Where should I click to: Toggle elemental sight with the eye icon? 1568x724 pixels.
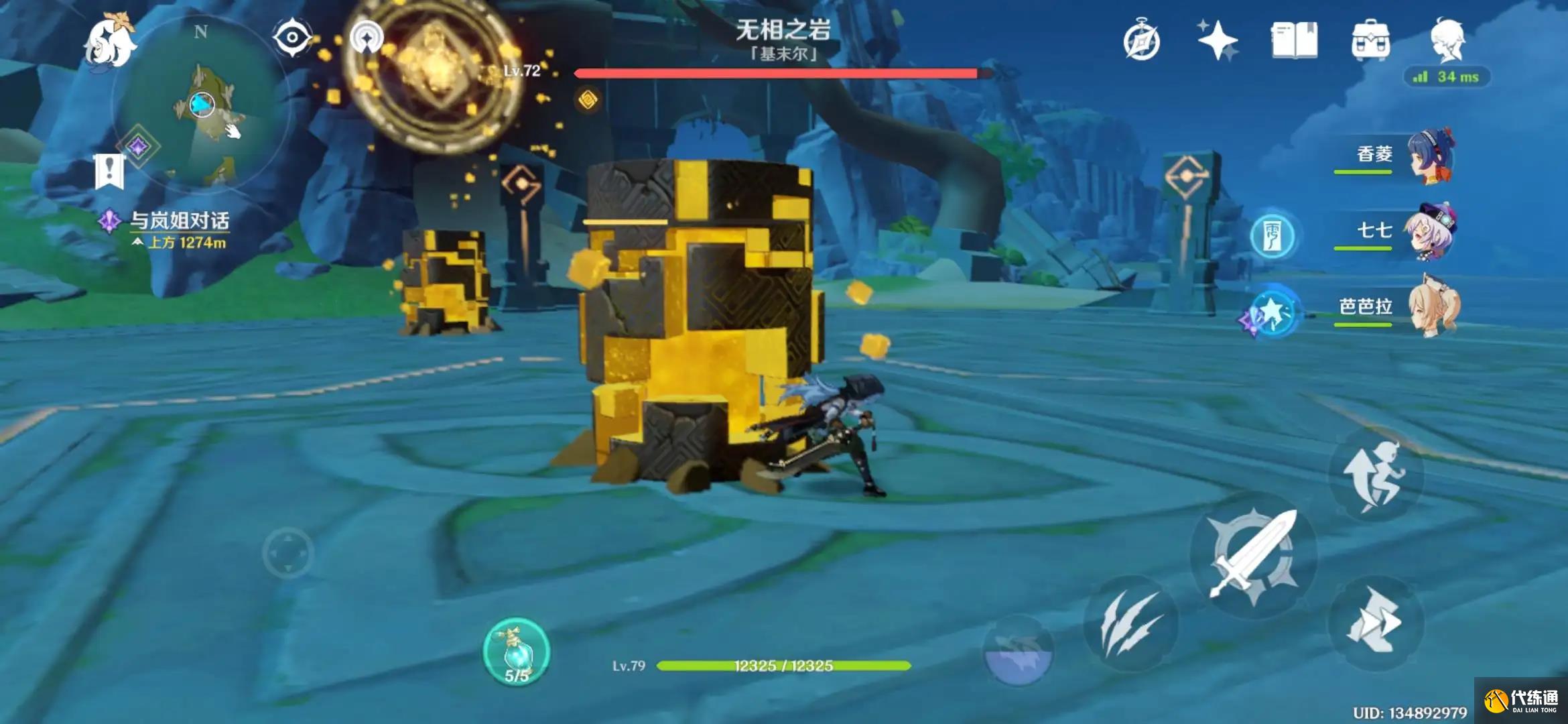[291, 38]
